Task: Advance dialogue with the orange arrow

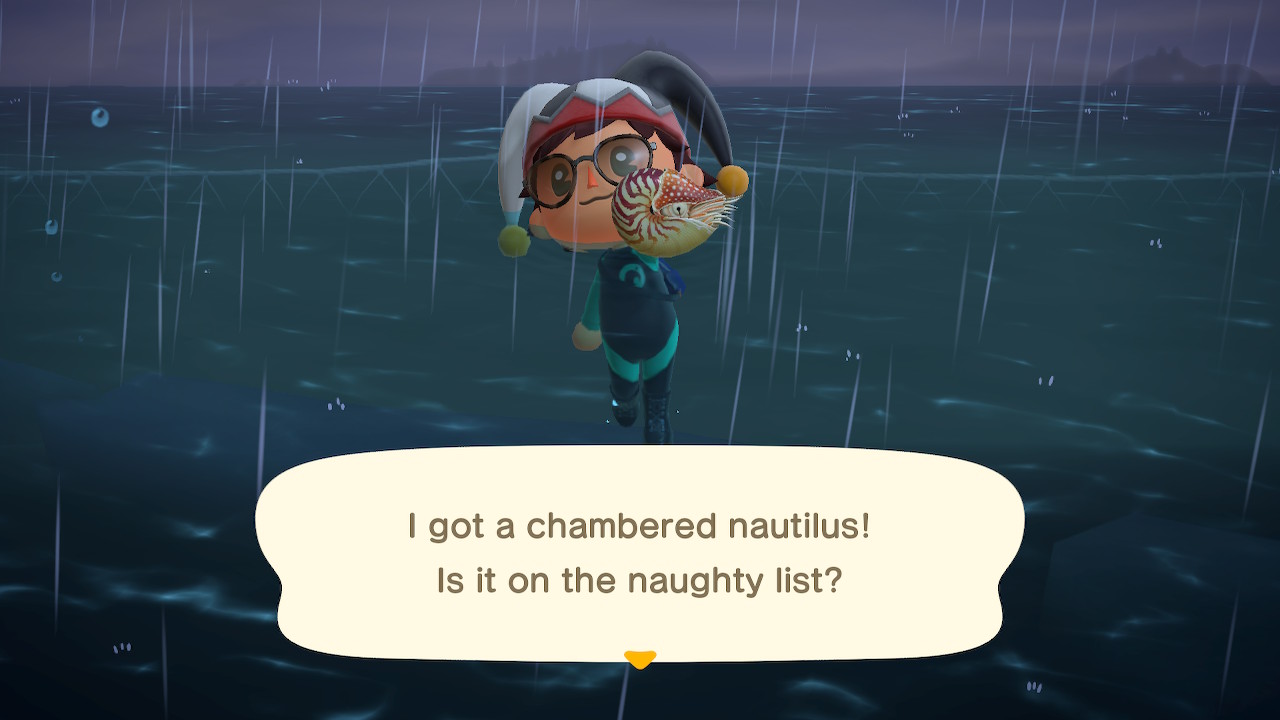Action: pyautogui.click(x=639, y=659)
